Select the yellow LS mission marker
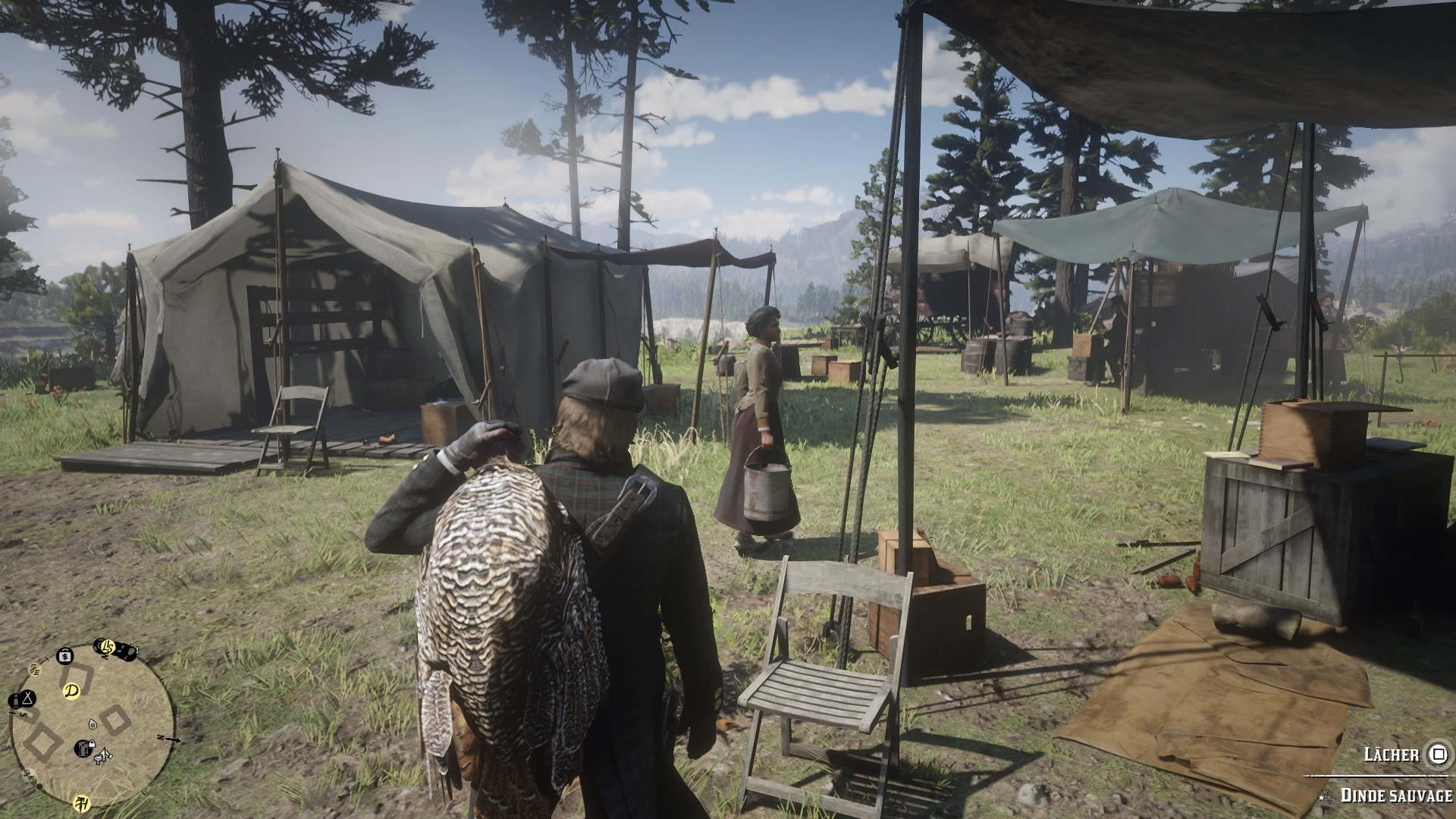The image size is (1456, 819). [x=107, y=647]
